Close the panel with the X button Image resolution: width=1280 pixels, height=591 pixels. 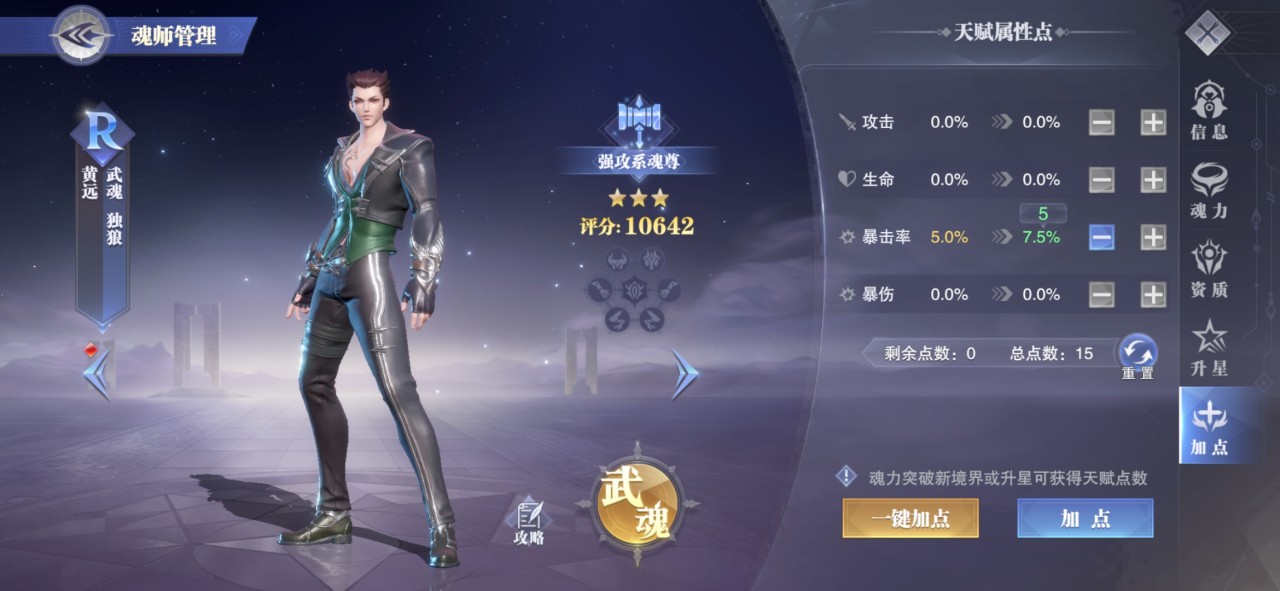1207,34
